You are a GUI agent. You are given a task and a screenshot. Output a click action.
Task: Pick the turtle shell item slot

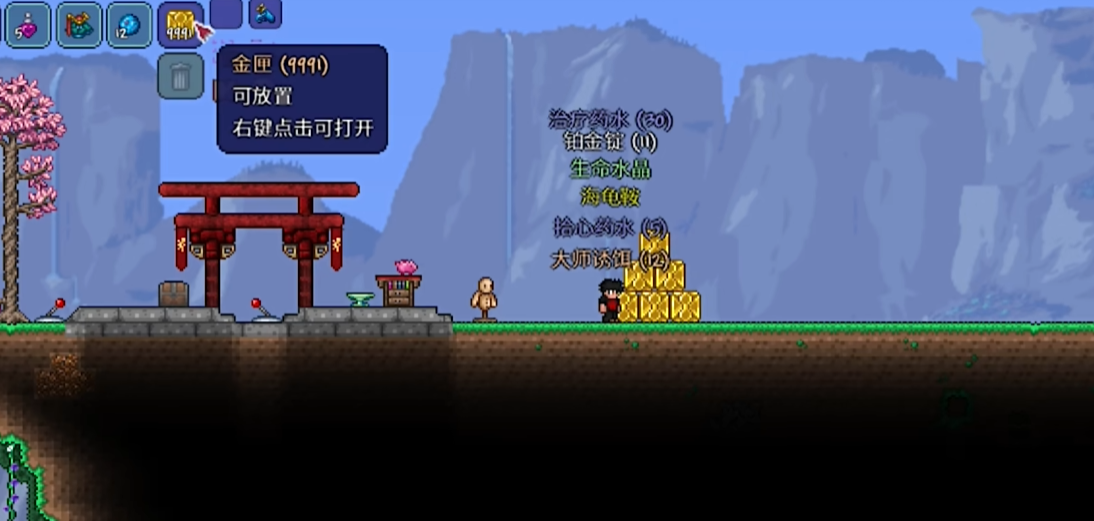point(79,25)
